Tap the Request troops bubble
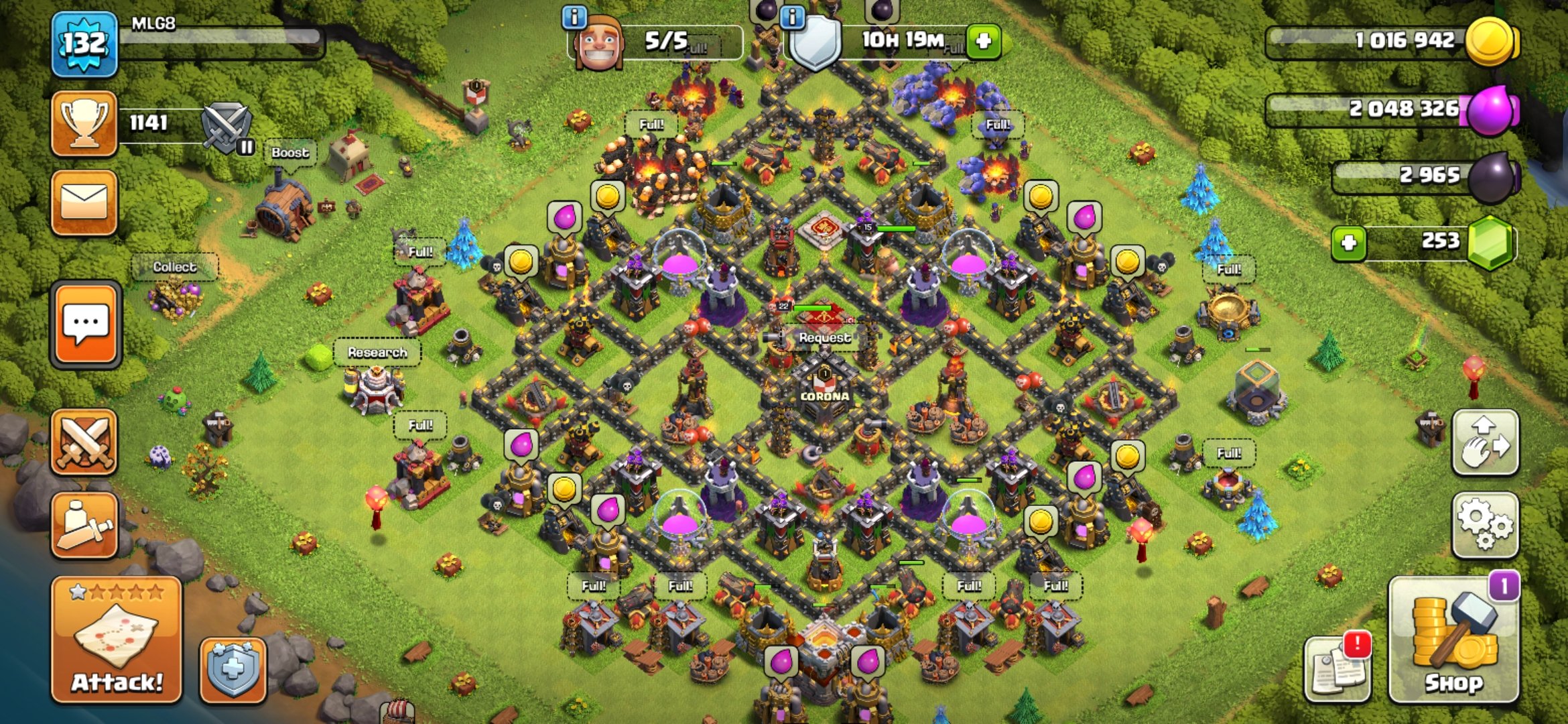Viewport: 1568px width, 724px height. (824, 338)
